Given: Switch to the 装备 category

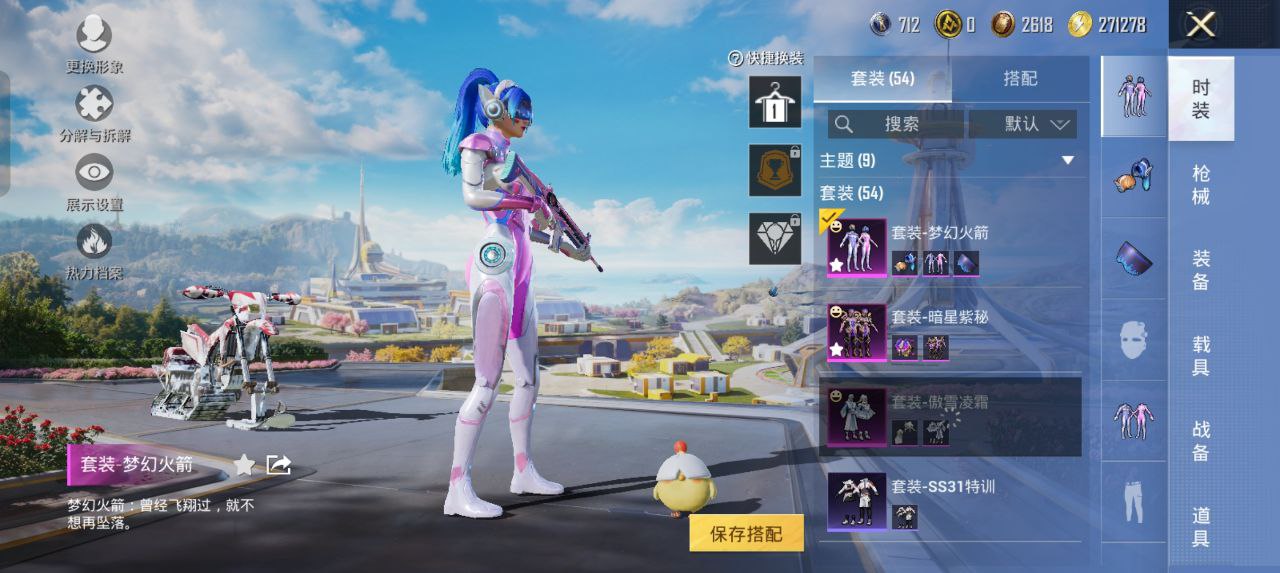Looking at the screenshot, I should (1201, 269).
